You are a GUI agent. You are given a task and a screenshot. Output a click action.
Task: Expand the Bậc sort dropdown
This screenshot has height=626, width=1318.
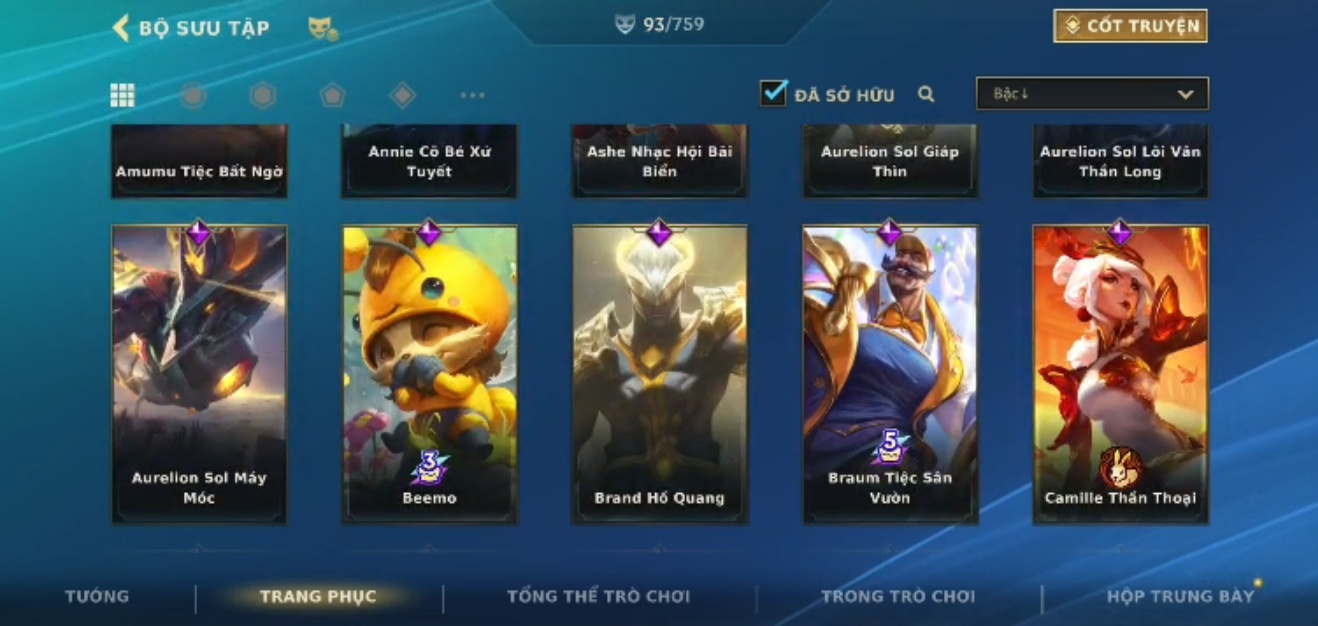coord(1092,94)
